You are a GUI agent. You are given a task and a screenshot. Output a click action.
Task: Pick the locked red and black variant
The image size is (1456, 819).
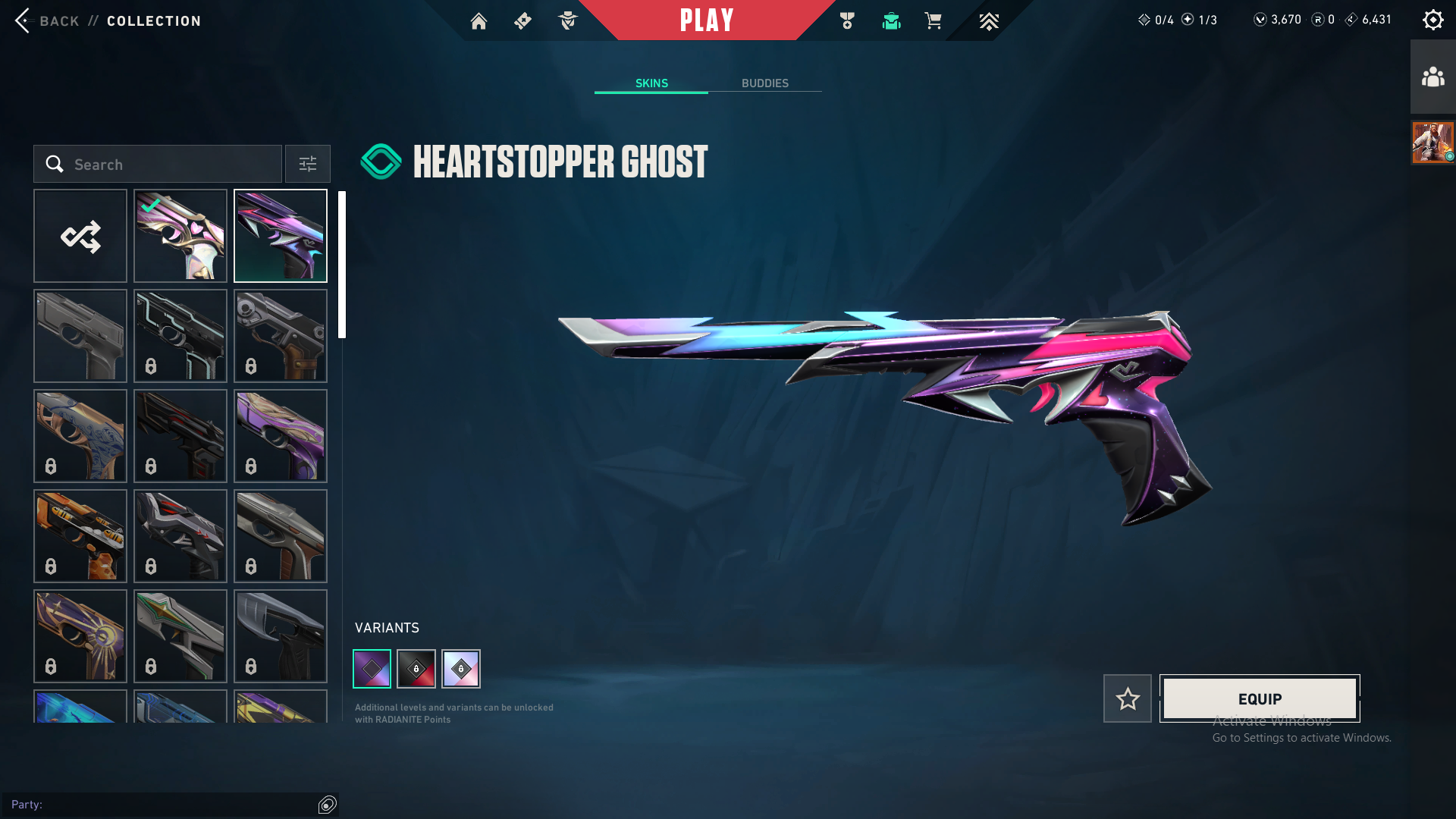(x=416, y=669)
